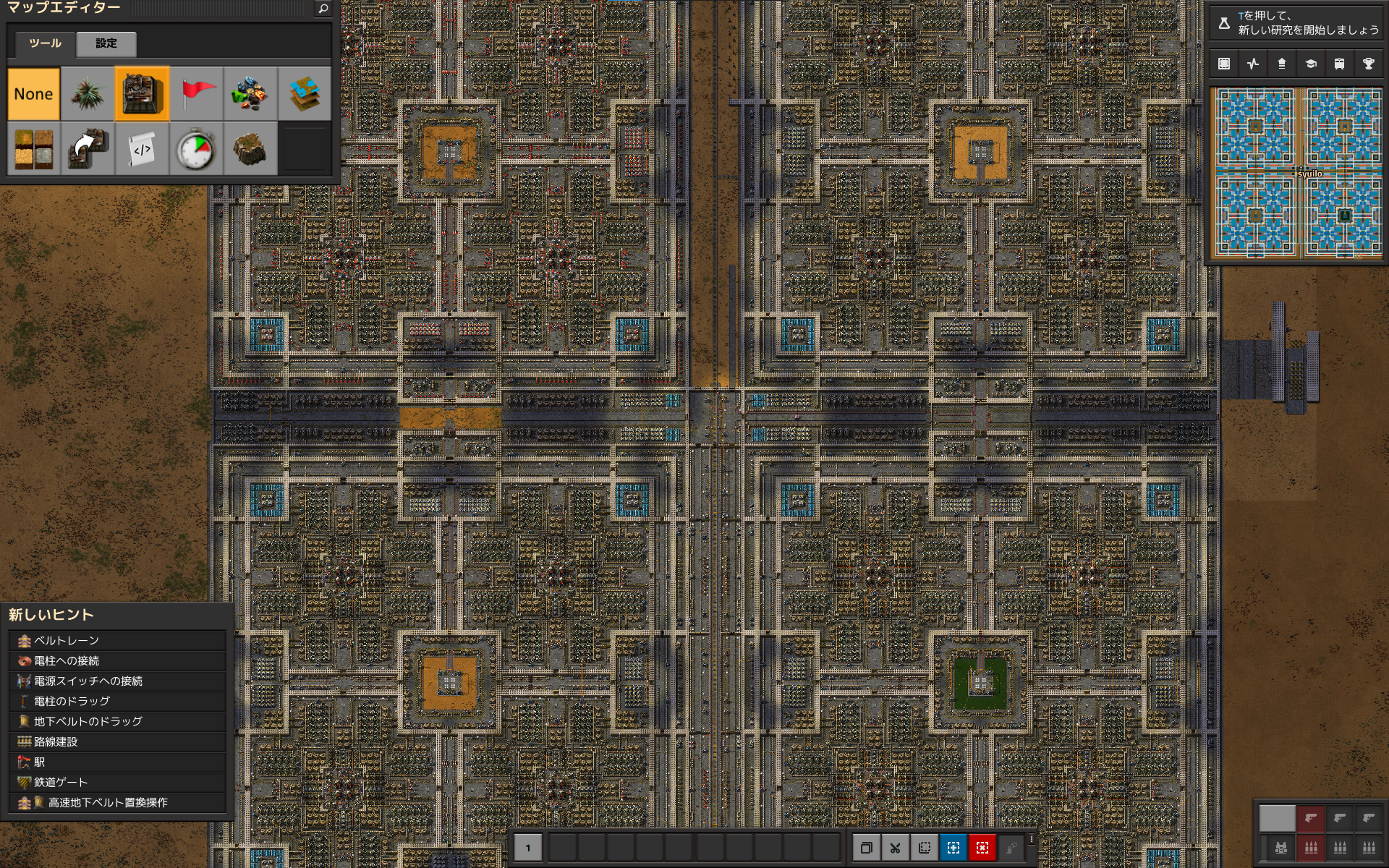
Task: Select the stopwatch time tool
Action: coord(196,149)
